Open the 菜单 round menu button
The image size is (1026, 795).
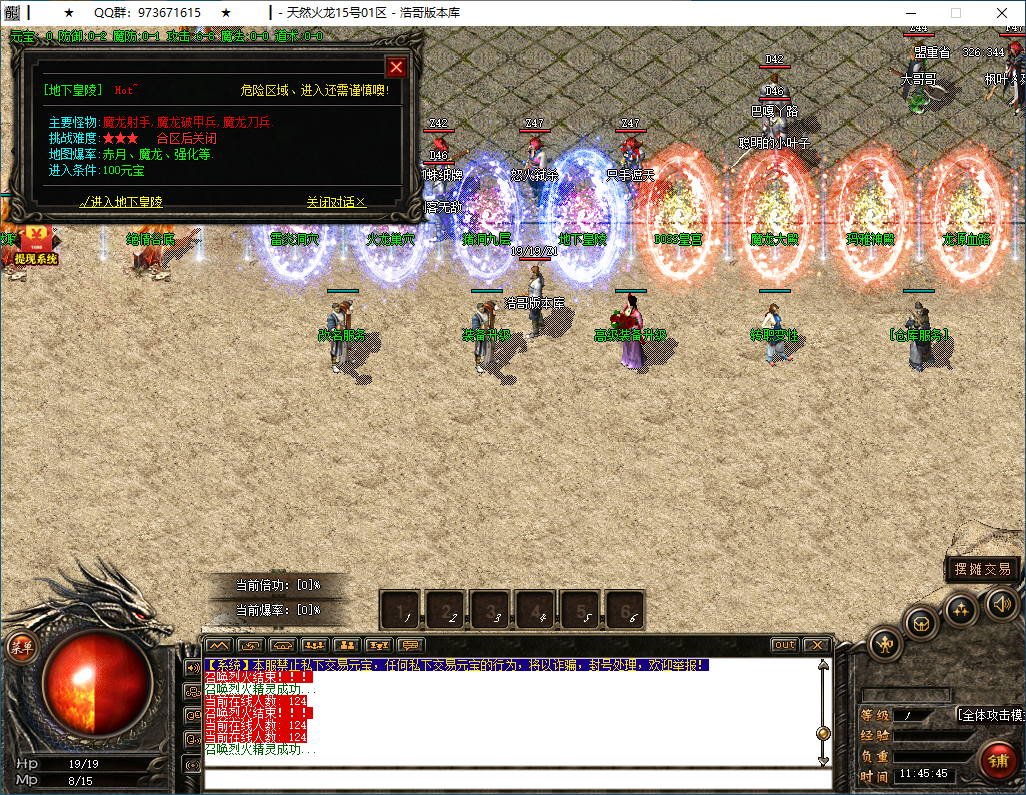coord(19,646)
